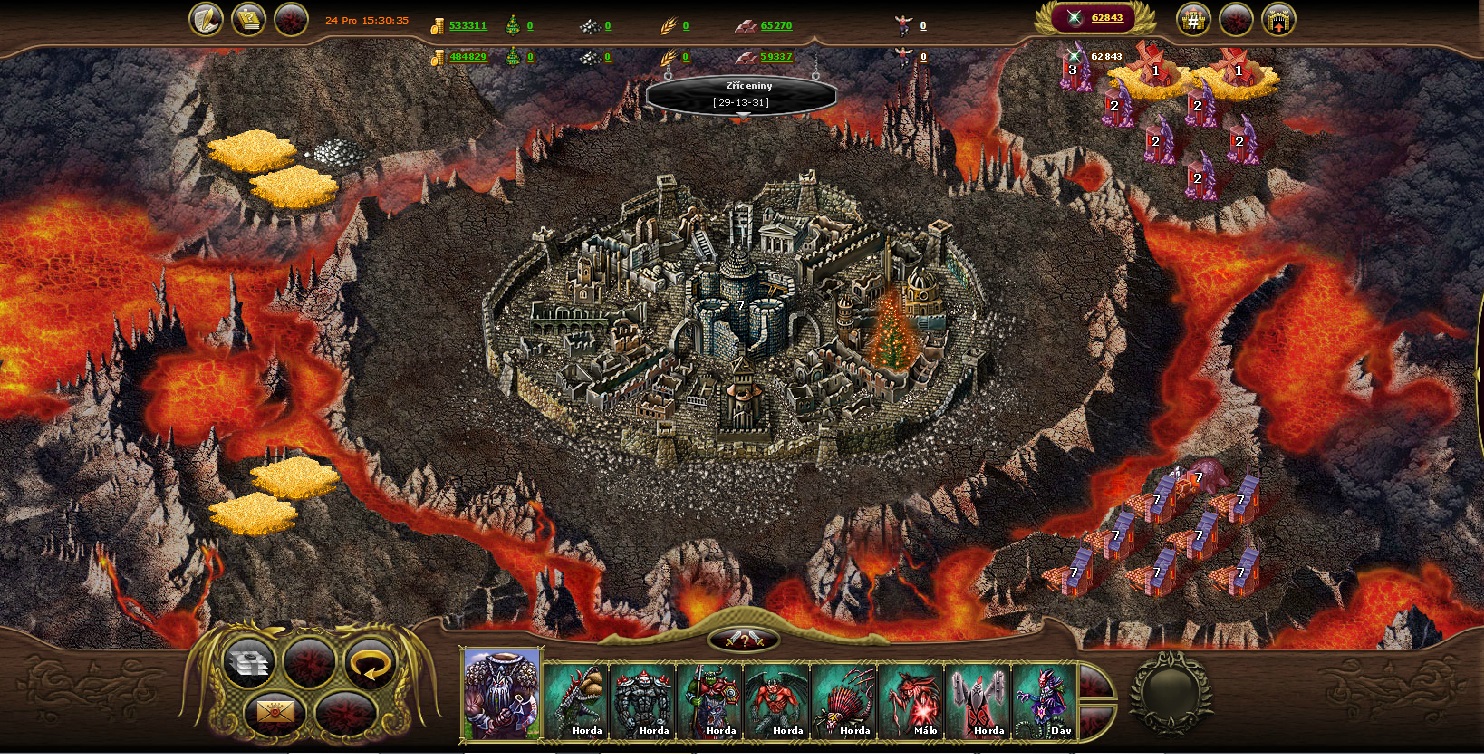1484x754 pixels.
Task: Open the sealed envelope messages
Action: pos(273,711)
